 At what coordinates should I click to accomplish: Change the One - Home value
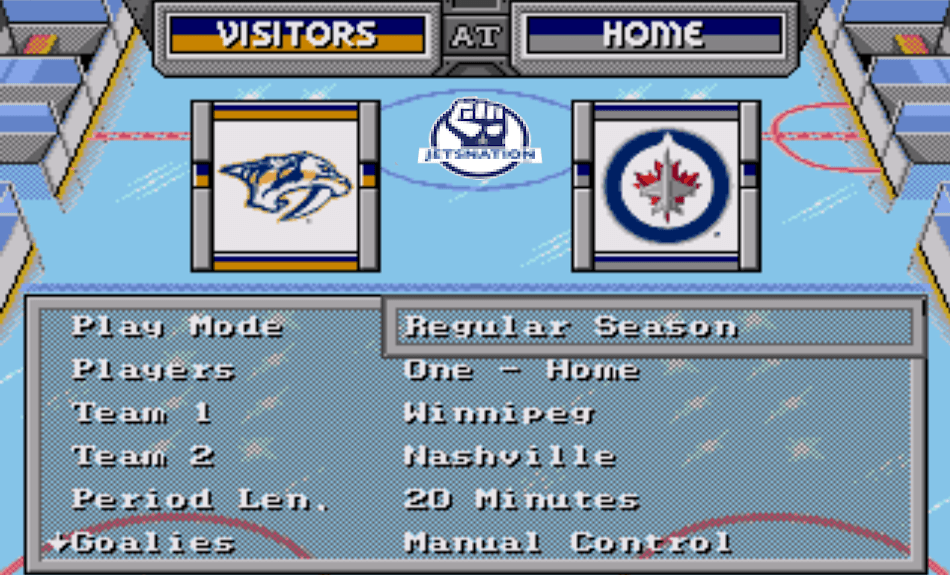[x=521, y=369]
